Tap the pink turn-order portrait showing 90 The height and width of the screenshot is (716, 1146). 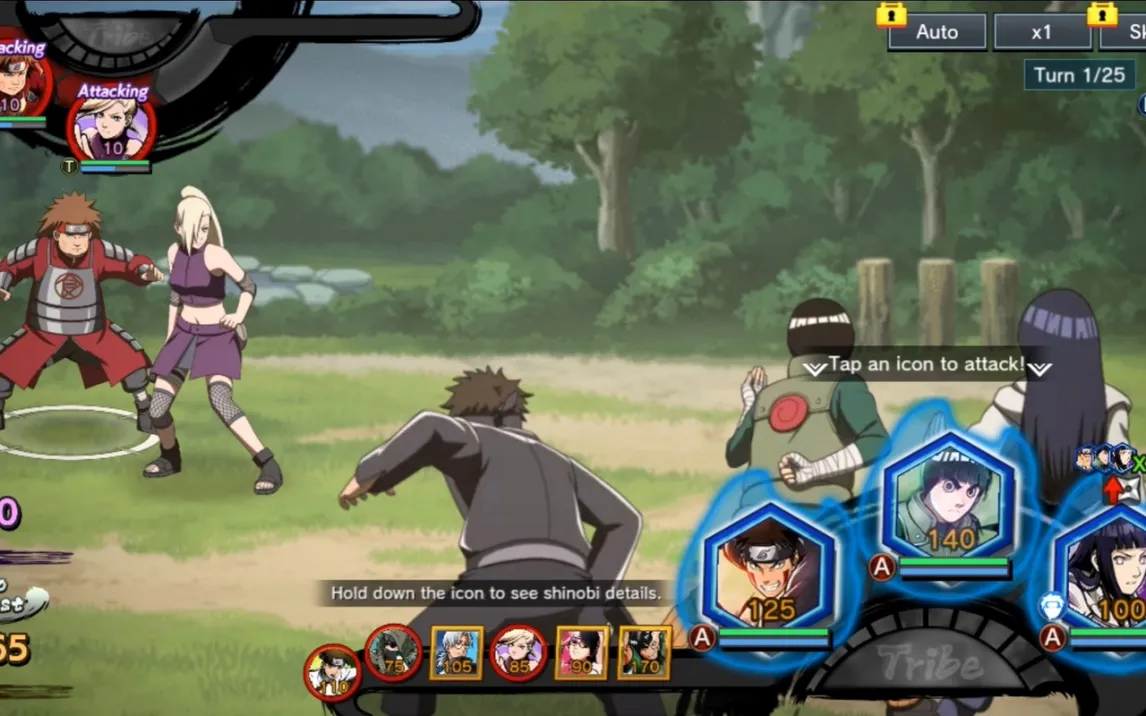(581, 653)
